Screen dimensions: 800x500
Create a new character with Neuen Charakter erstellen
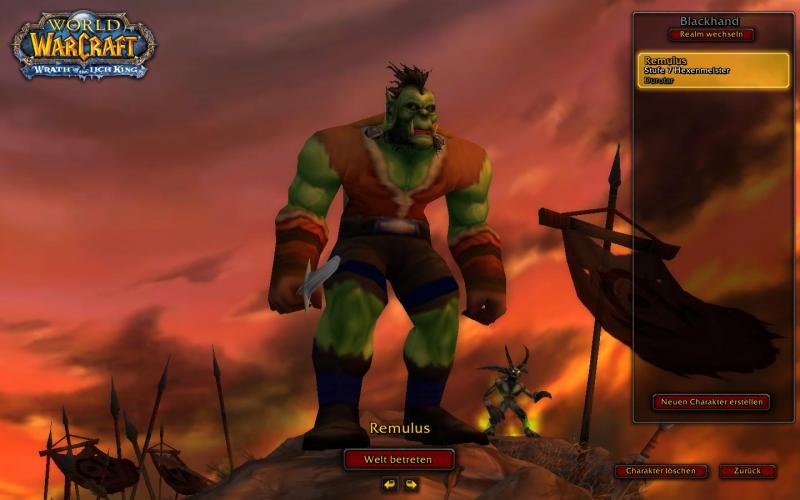pyautogui.click(x=711, y=402)
